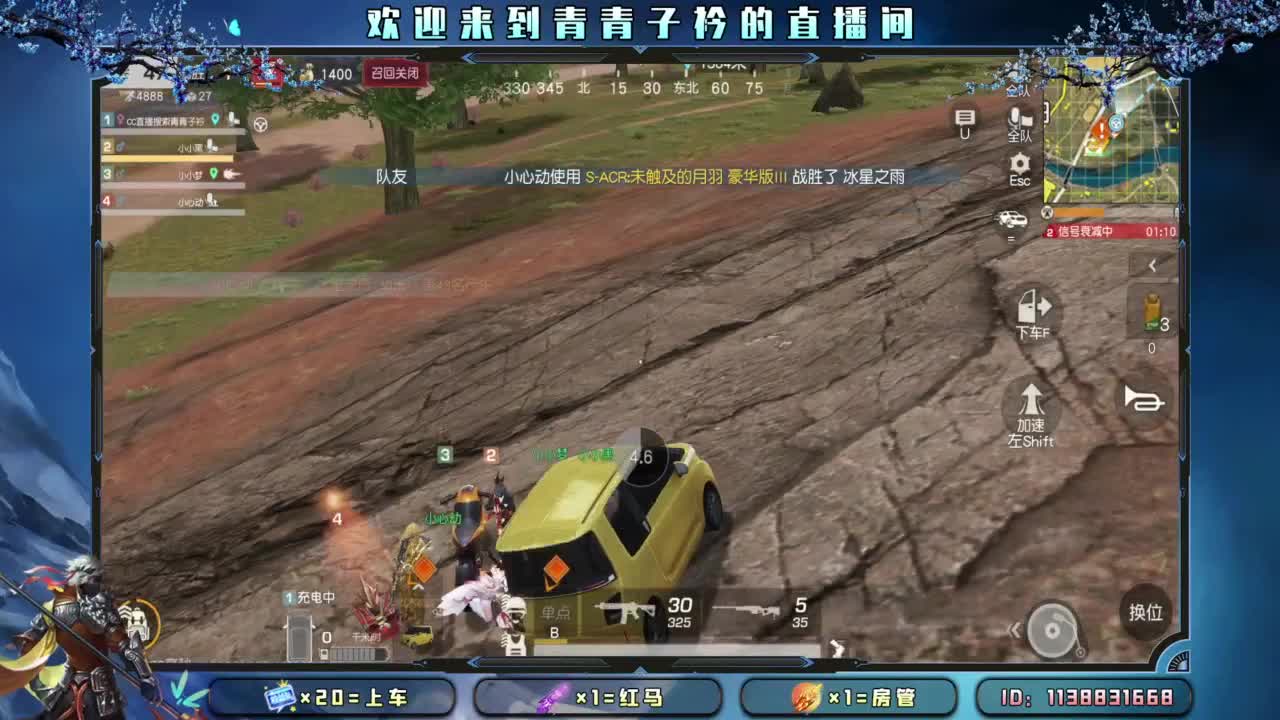Collapse the right item panel chevron
The height and width of the screenshot is (720, 1280).
[1150, 265]
